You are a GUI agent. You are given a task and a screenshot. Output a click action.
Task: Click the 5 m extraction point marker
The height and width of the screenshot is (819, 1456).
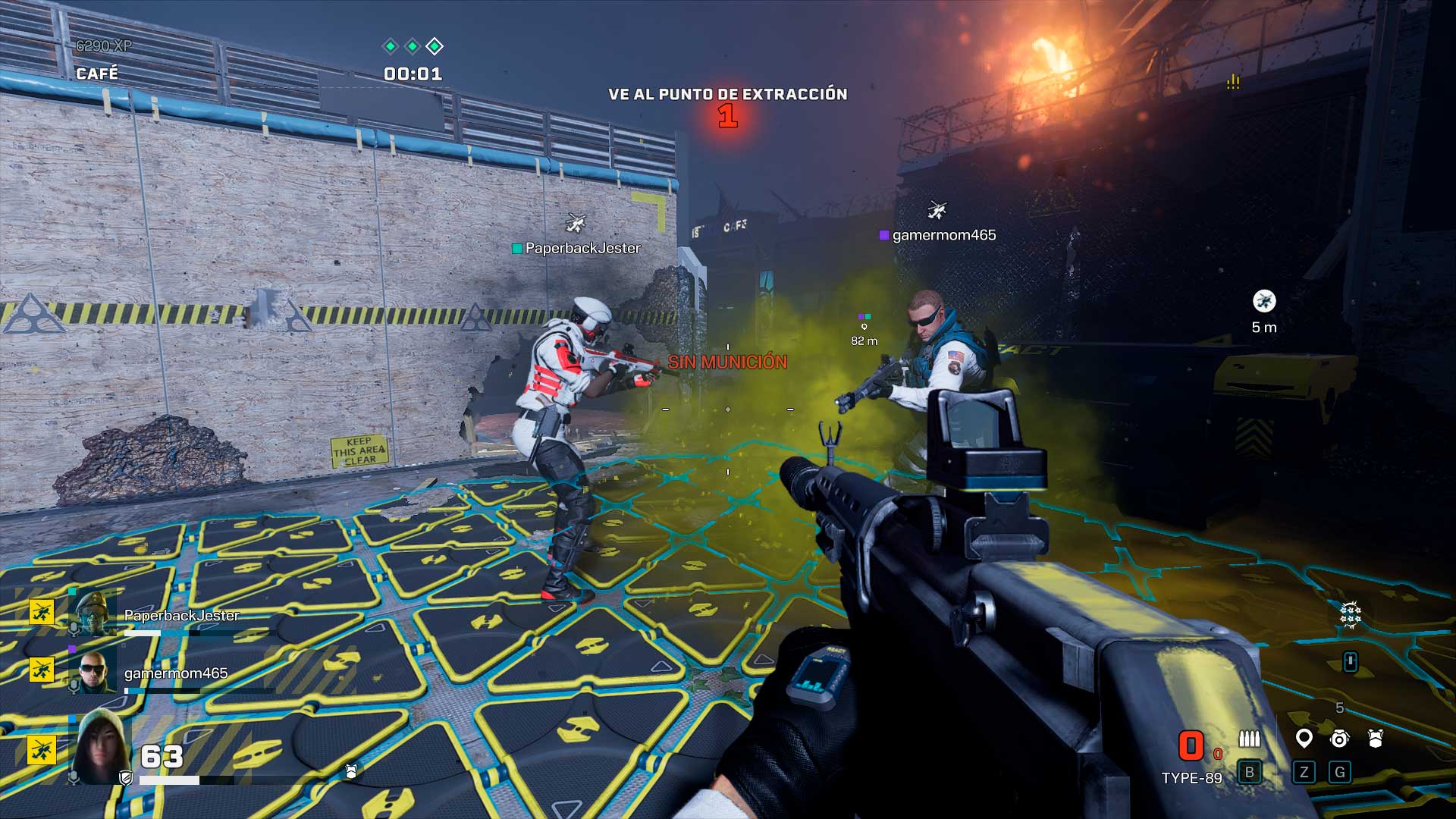point(1264,301)
